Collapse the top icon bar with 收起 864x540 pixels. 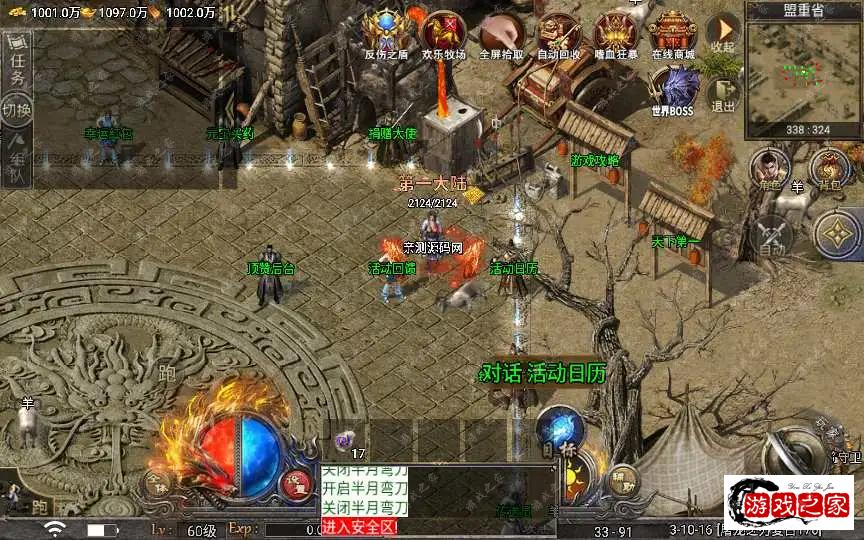point(722,33)
